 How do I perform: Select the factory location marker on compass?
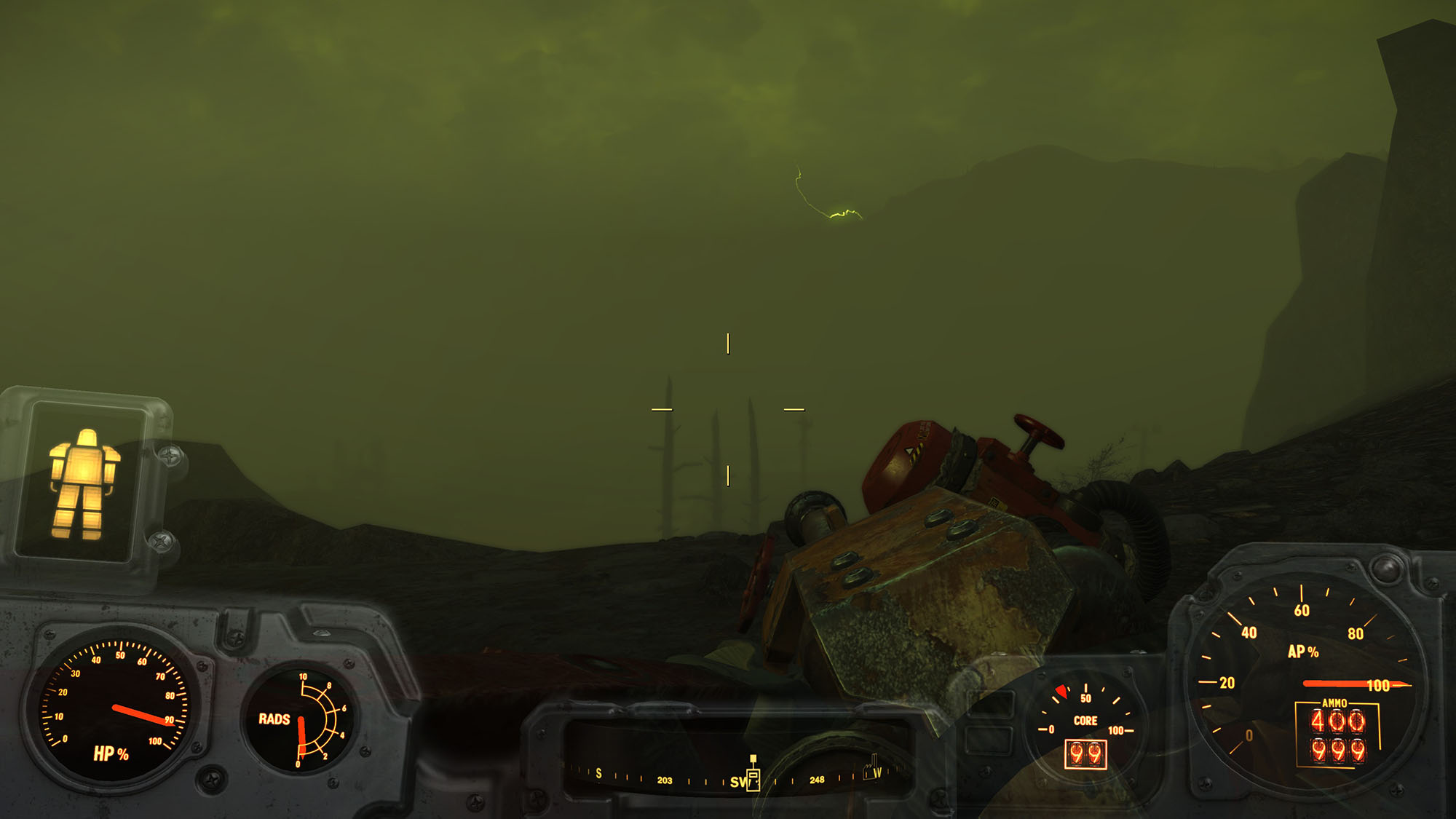(x=871, y=767)
